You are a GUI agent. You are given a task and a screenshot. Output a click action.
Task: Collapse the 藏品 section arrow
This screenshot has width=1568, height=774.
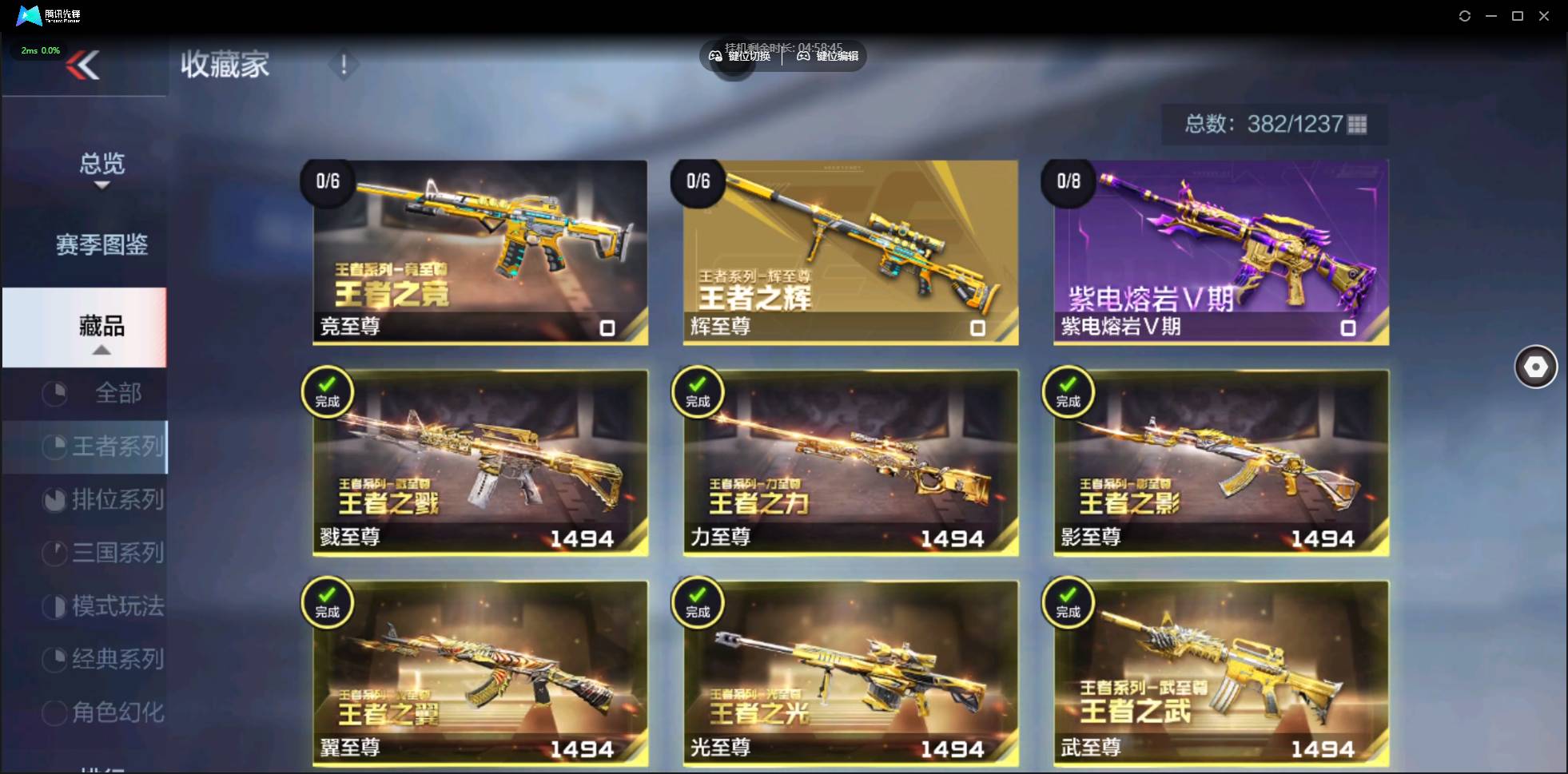pos(101,350)
